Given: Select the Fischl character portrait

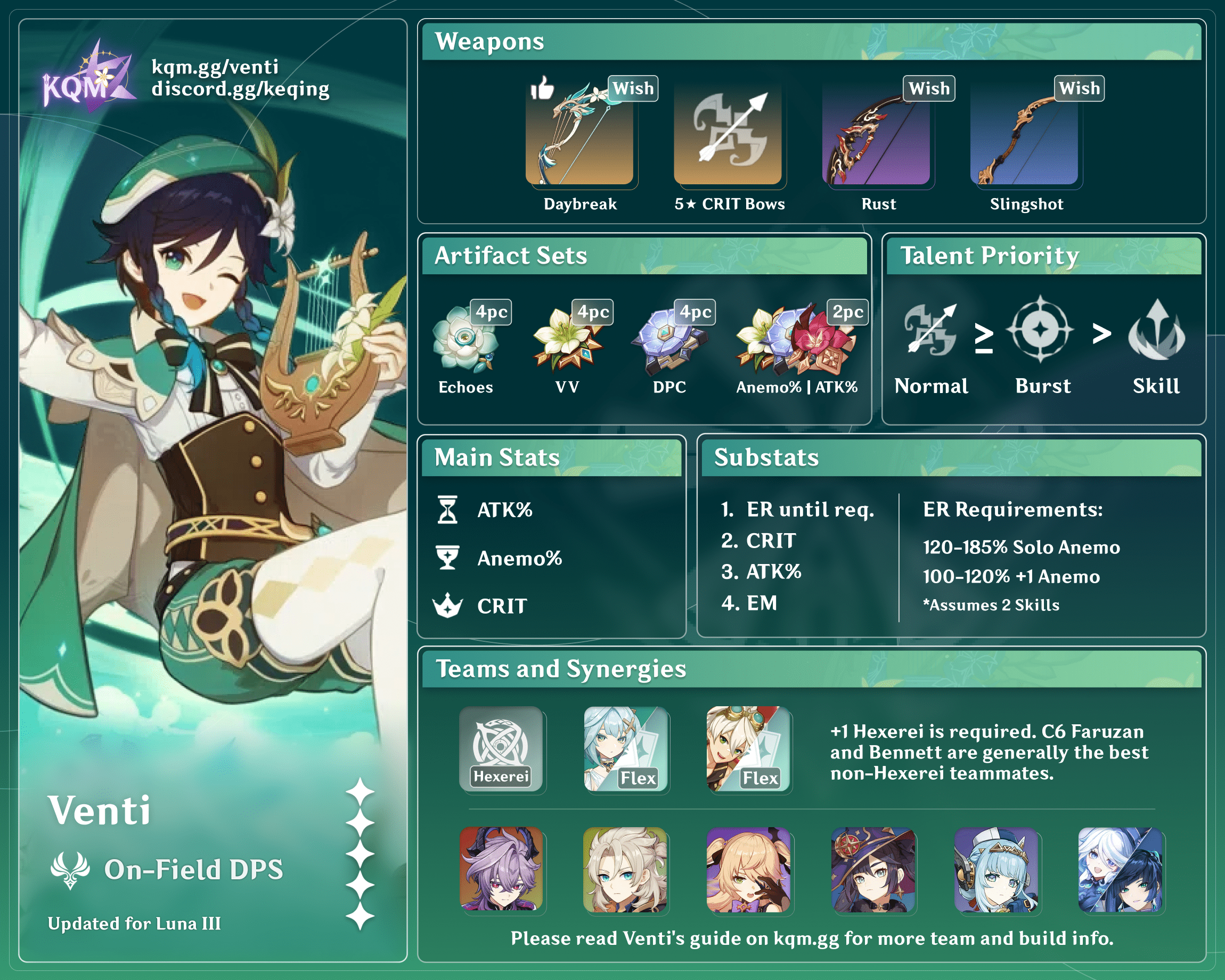Looking at the screenshot, I should click(x=748, y=869).
